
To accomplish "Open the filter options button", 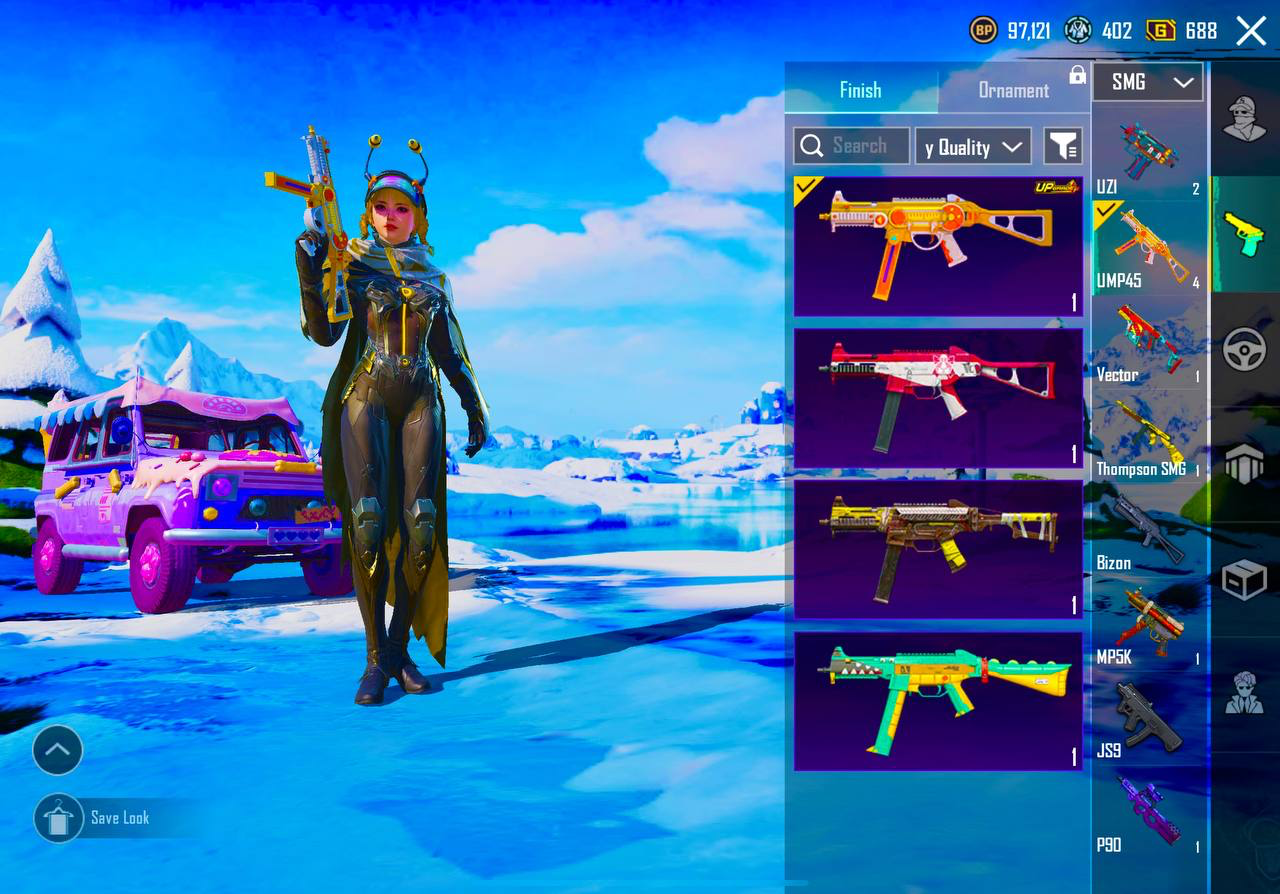I will [x=1063, y=147].
